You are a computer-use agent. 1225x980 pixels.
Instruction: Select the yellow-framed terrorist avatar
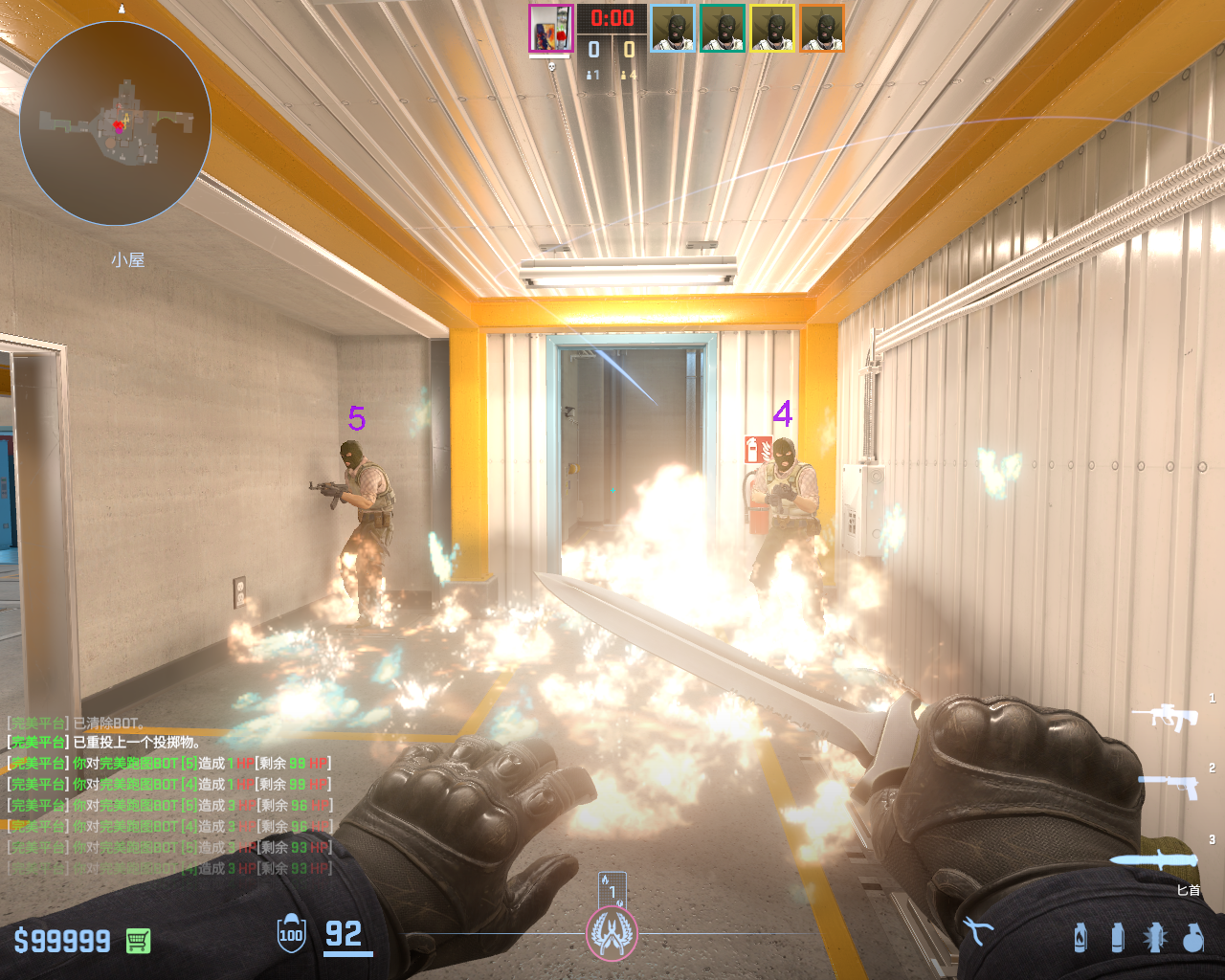772,29
